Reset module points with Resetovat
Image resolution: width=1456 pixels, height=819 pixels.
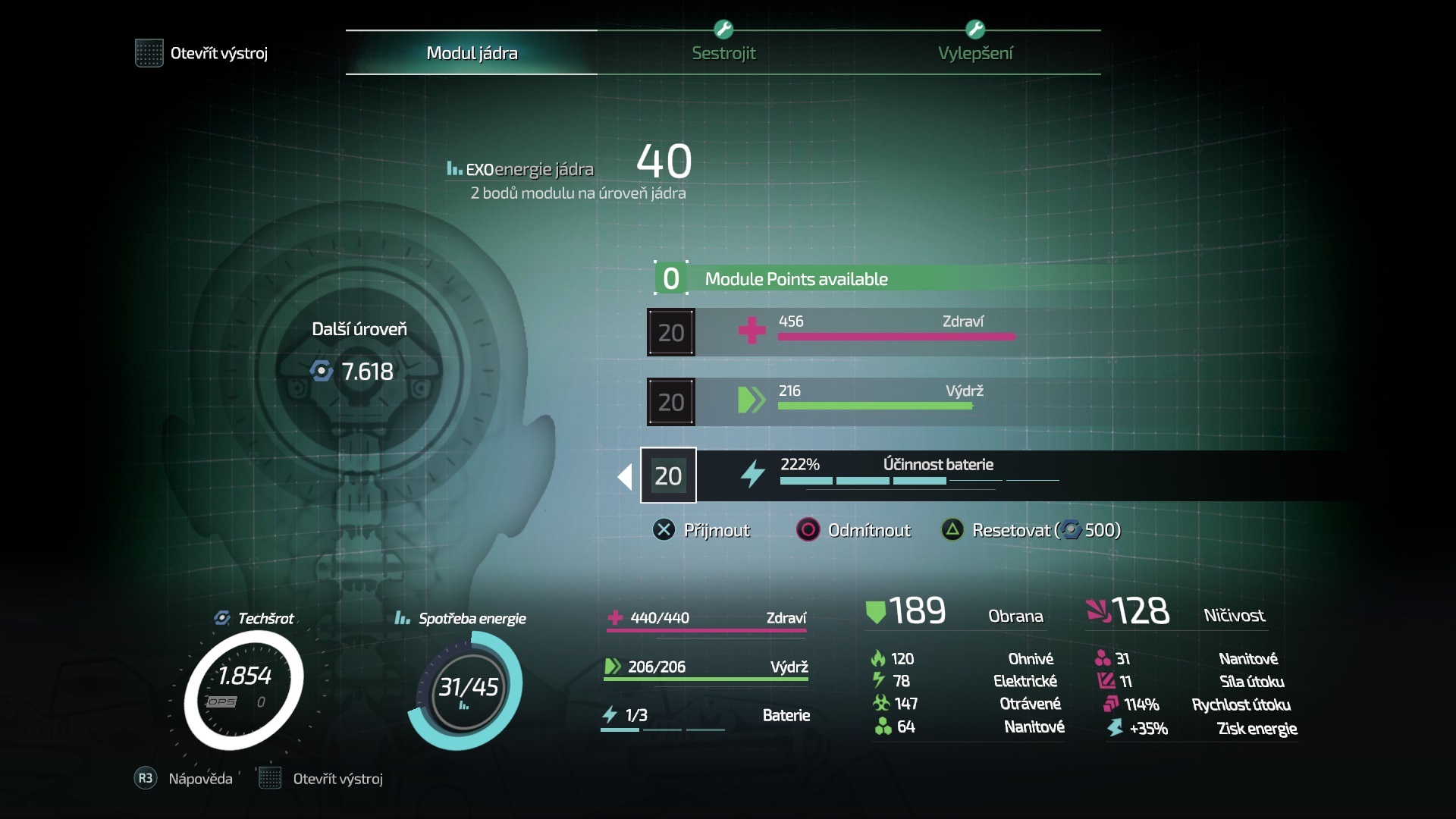(1031, 530)
